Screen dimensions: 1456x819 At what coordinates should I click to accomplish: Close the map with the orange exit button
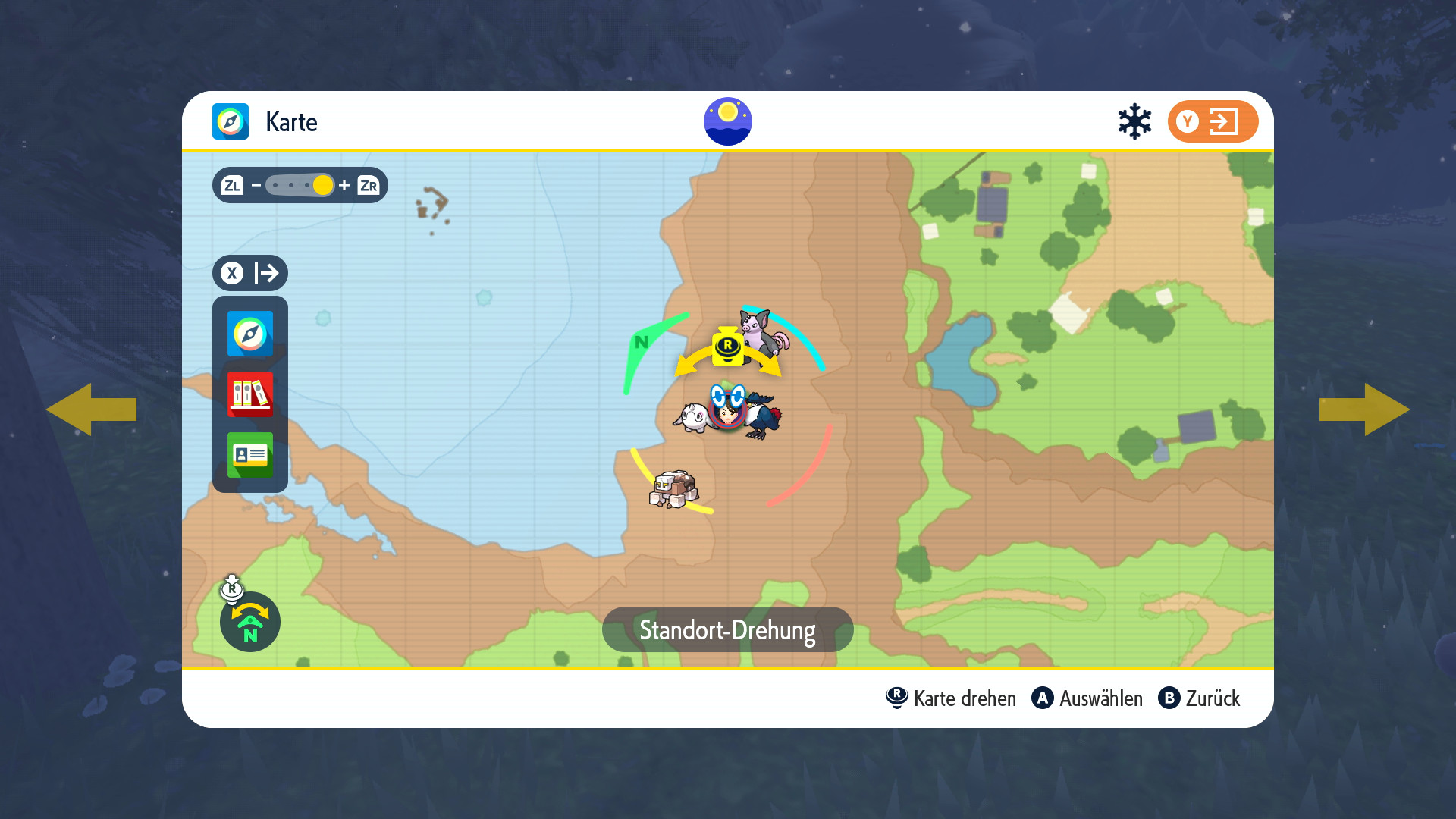(x=1213, y=121)
